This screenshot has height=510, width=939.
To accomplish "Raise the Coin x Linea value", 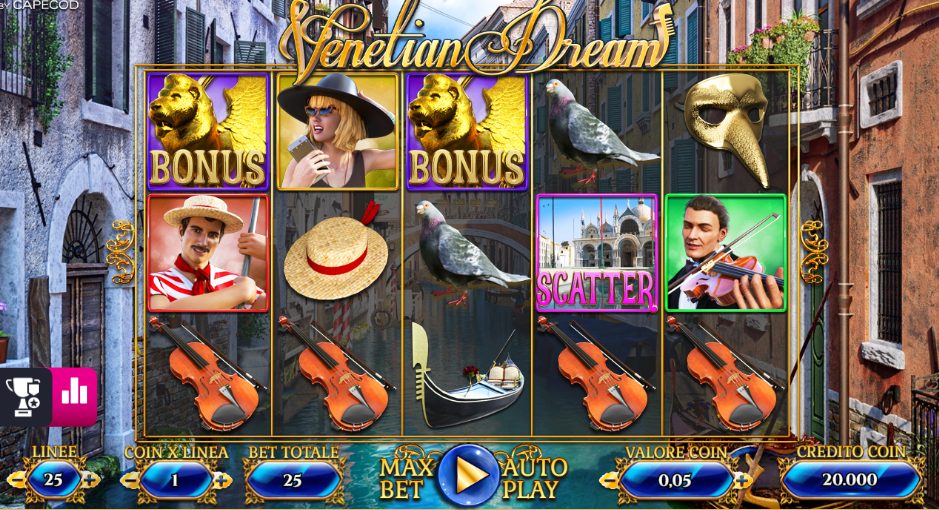I will tap(221, 480).
